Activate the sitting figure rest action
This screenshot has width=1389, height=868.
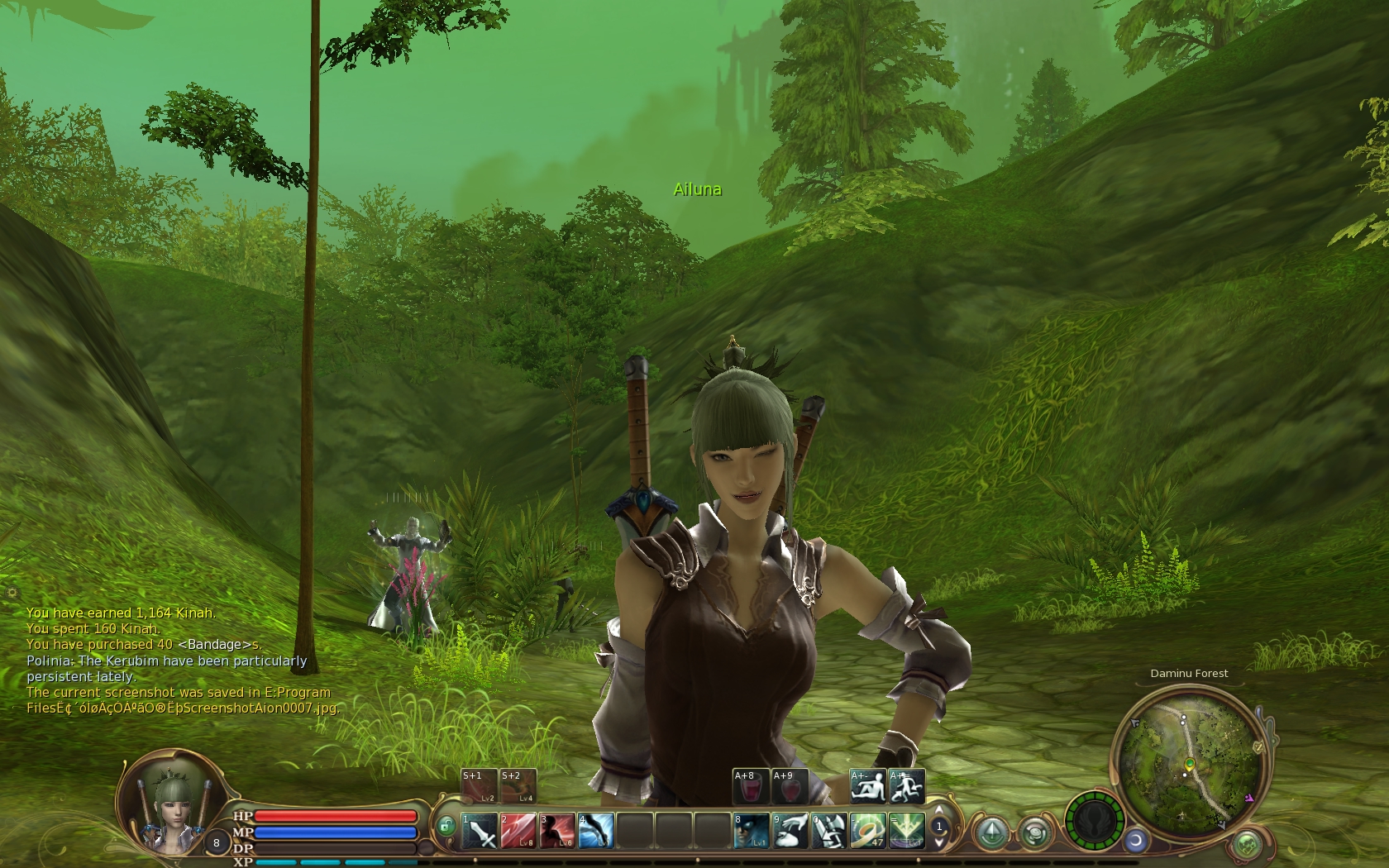coord(868,786)
